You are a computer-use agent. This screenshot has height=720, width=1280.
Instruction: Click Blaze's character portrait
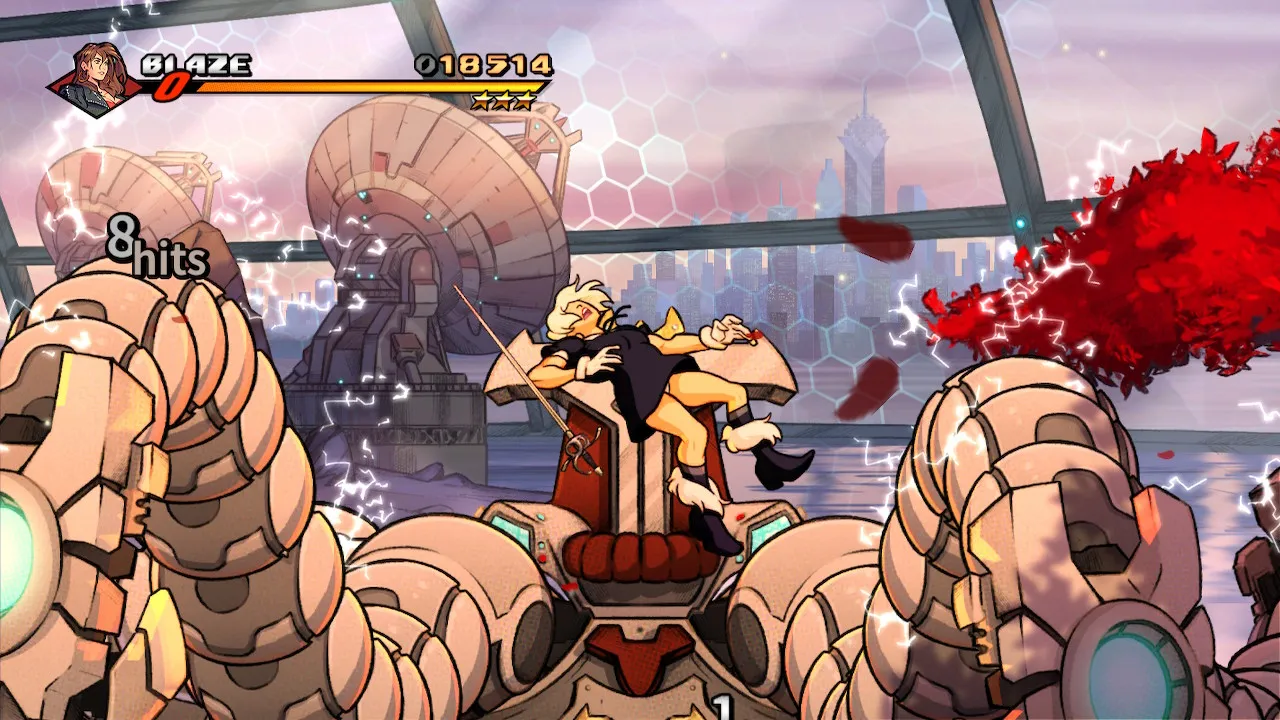pyautogui.click(x=97, y=78)
